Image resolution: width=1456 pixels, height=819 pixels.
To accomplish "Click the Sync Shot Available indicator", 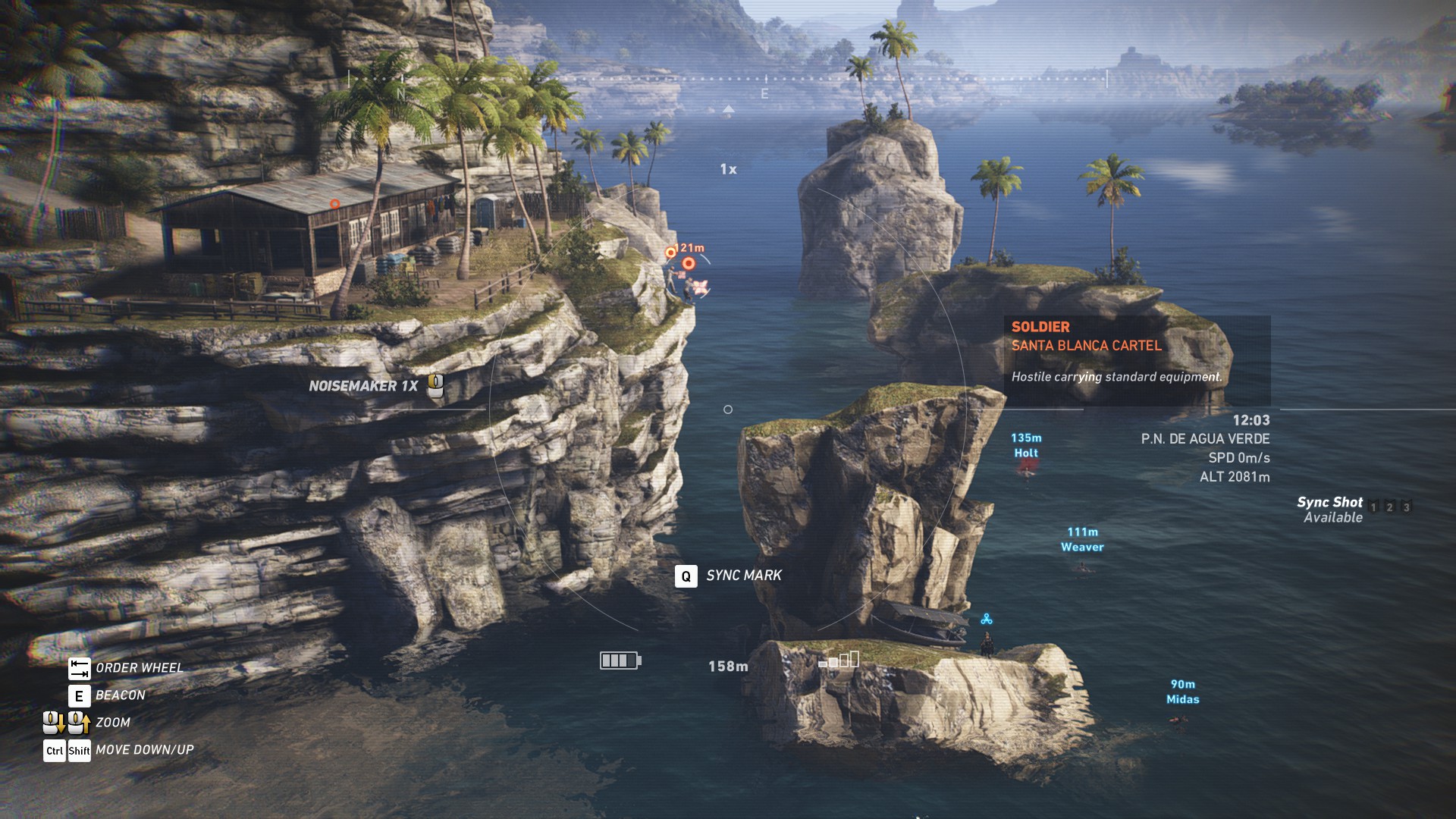I will (x=1332, y=510).
